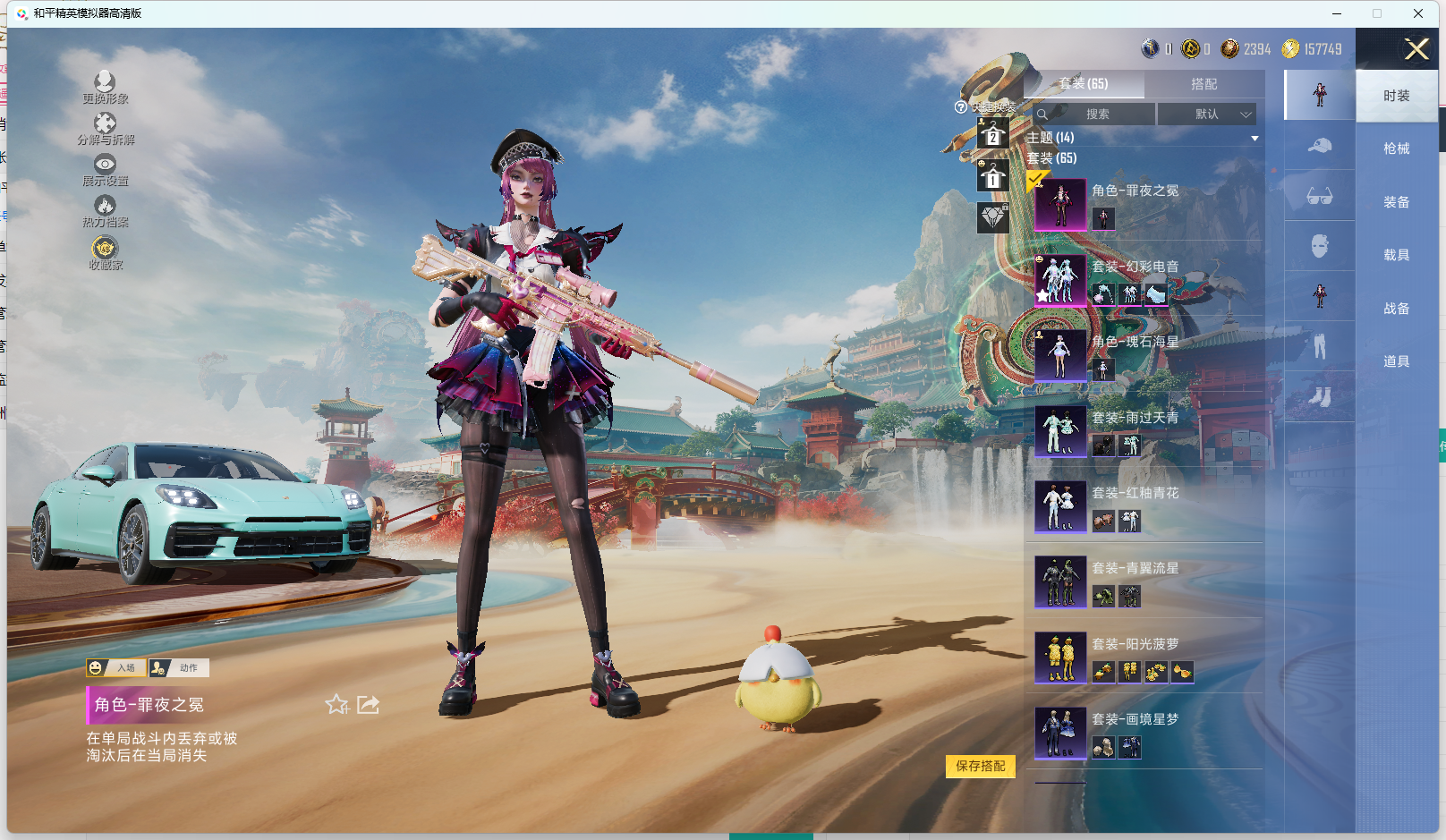Open the 道具 items category
The height and width of the screenshot is (840, 1446).
click(x=1396, y=361)
